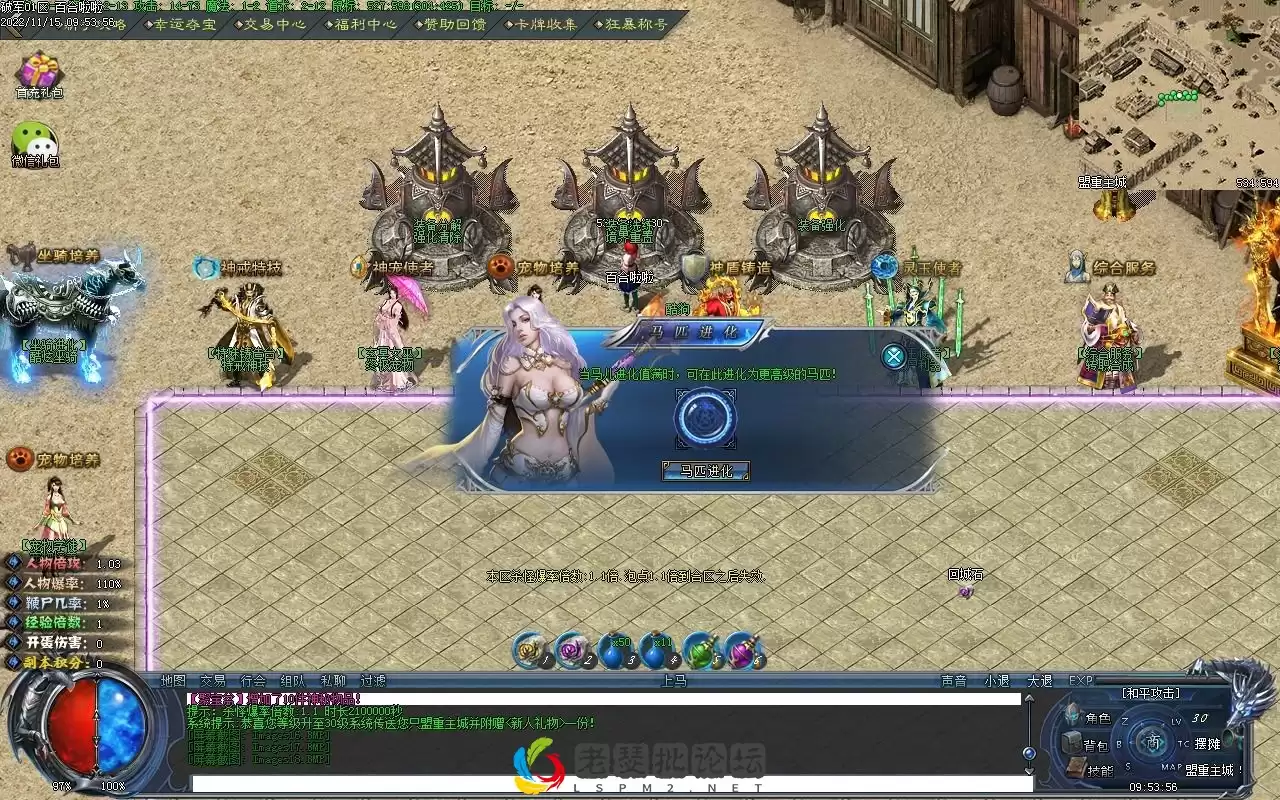Open the minimap in the corner
Image resolution: width=1280 pixels, height=800 pixels.
point(1178,88)
